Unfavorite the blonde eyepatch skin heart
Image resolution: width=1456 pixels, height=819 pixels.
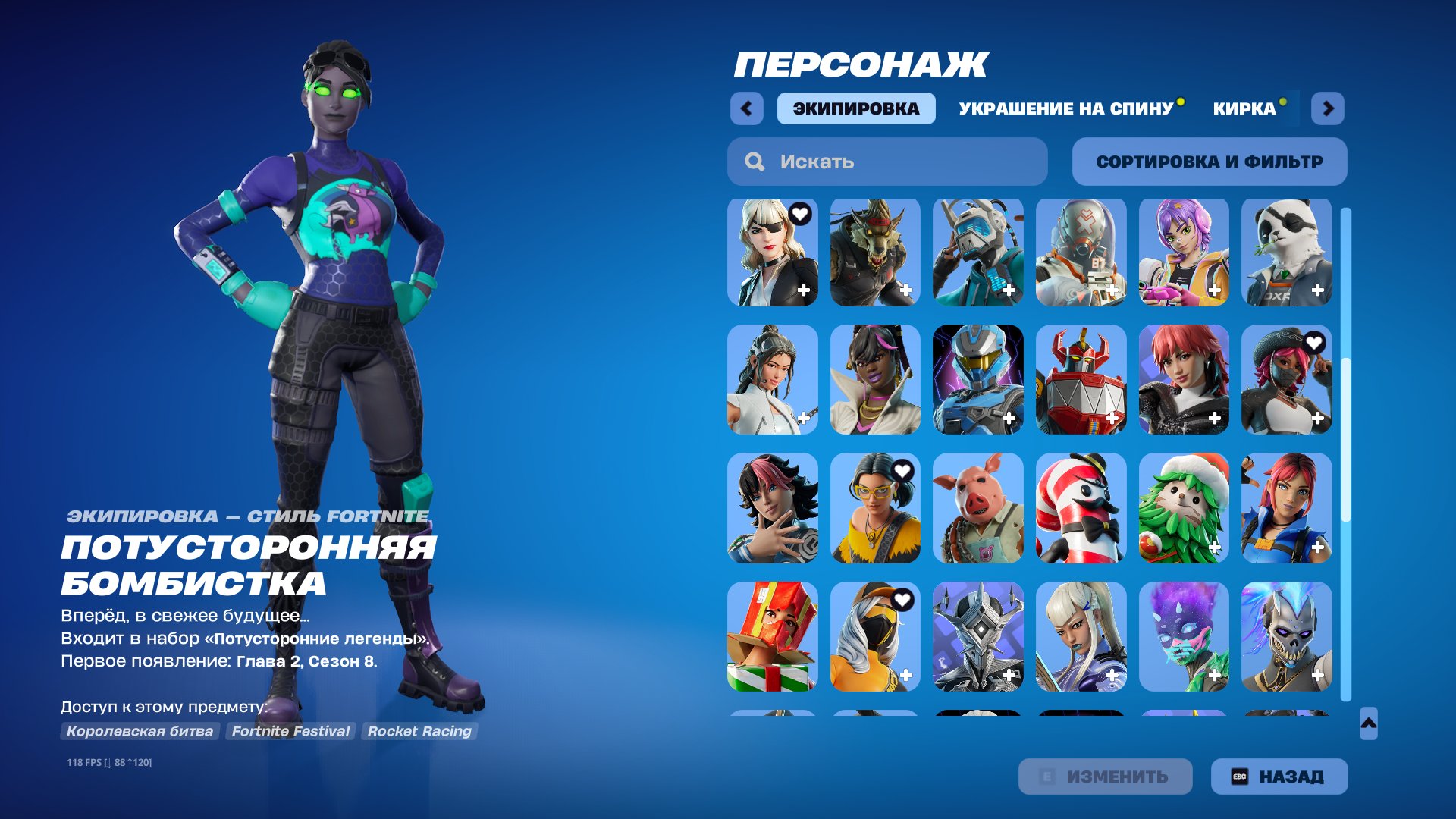[x=800, y=214]
